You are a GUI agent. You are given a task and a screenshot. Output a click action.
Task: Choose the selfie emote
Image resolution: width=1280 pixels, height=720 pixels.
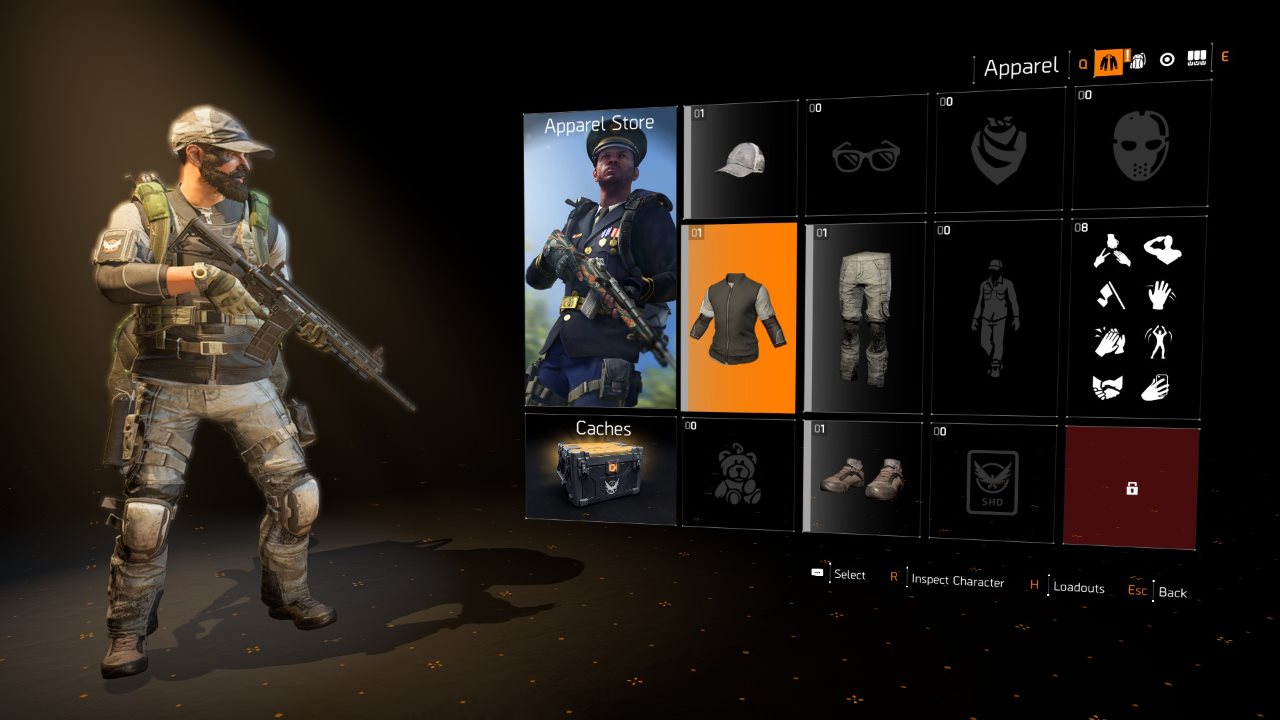coord(1158,385)
